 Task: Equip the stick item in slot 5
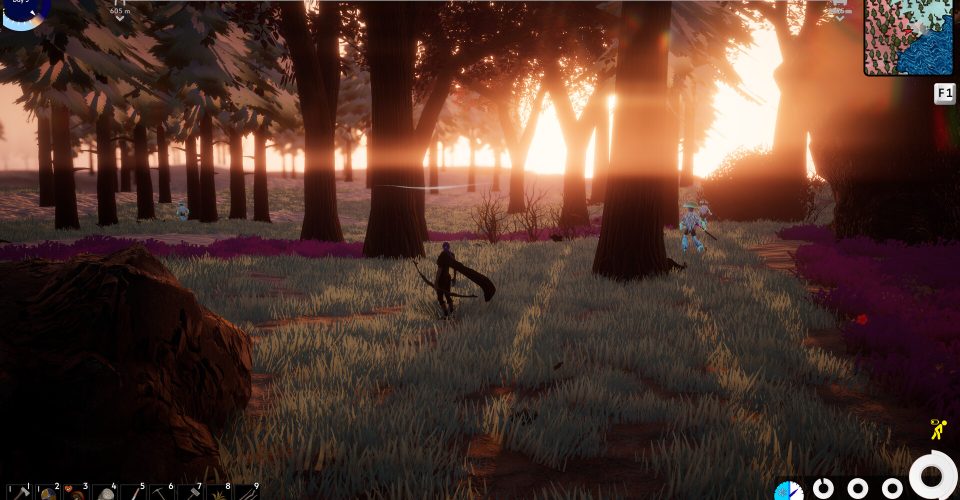(x=133, y=492)
